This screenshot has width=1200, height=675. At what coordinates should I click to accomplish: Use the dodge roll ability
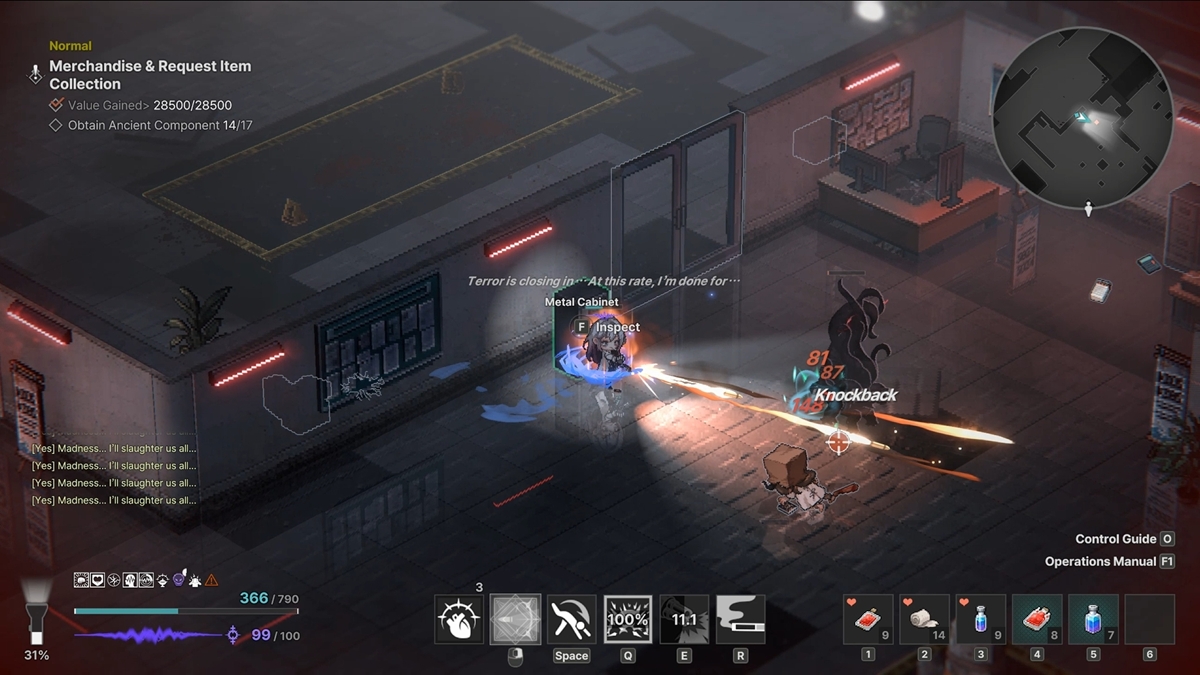[x=572, y=620]
